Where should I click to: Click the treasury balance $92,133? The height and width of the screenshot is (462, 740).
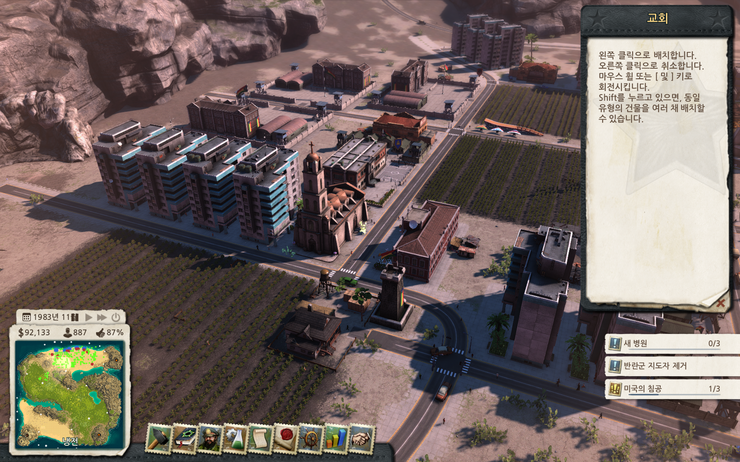click(x=34, y=332)
